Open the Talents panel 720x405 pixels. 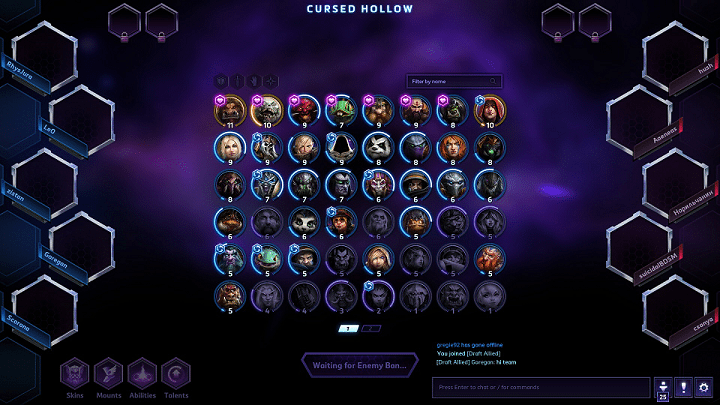(176, 375)
